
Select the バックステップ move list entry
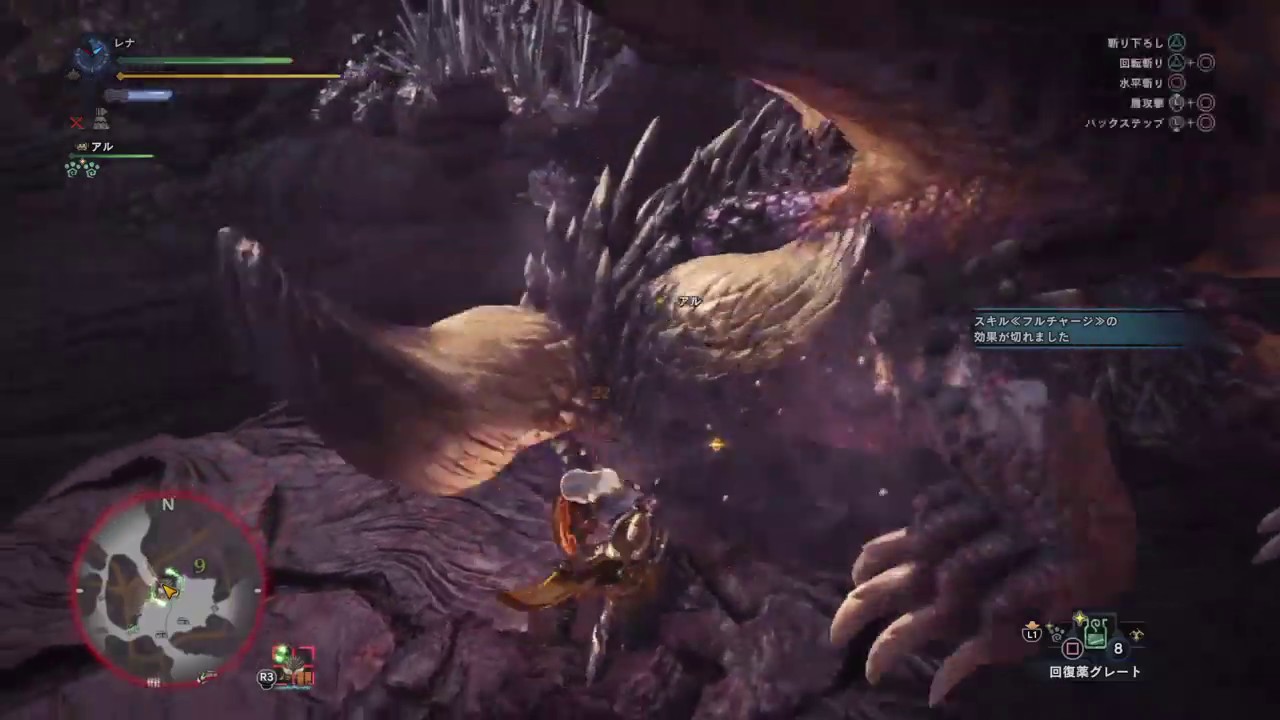(1122, 123)
